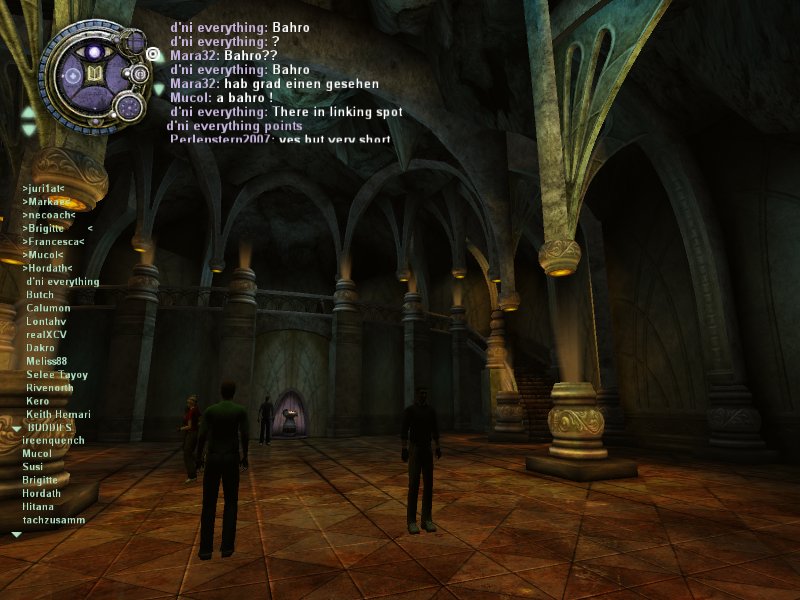Choose Francesca in the age players list
This screenshot has width=800, height=600.
[x=53, y=241]
